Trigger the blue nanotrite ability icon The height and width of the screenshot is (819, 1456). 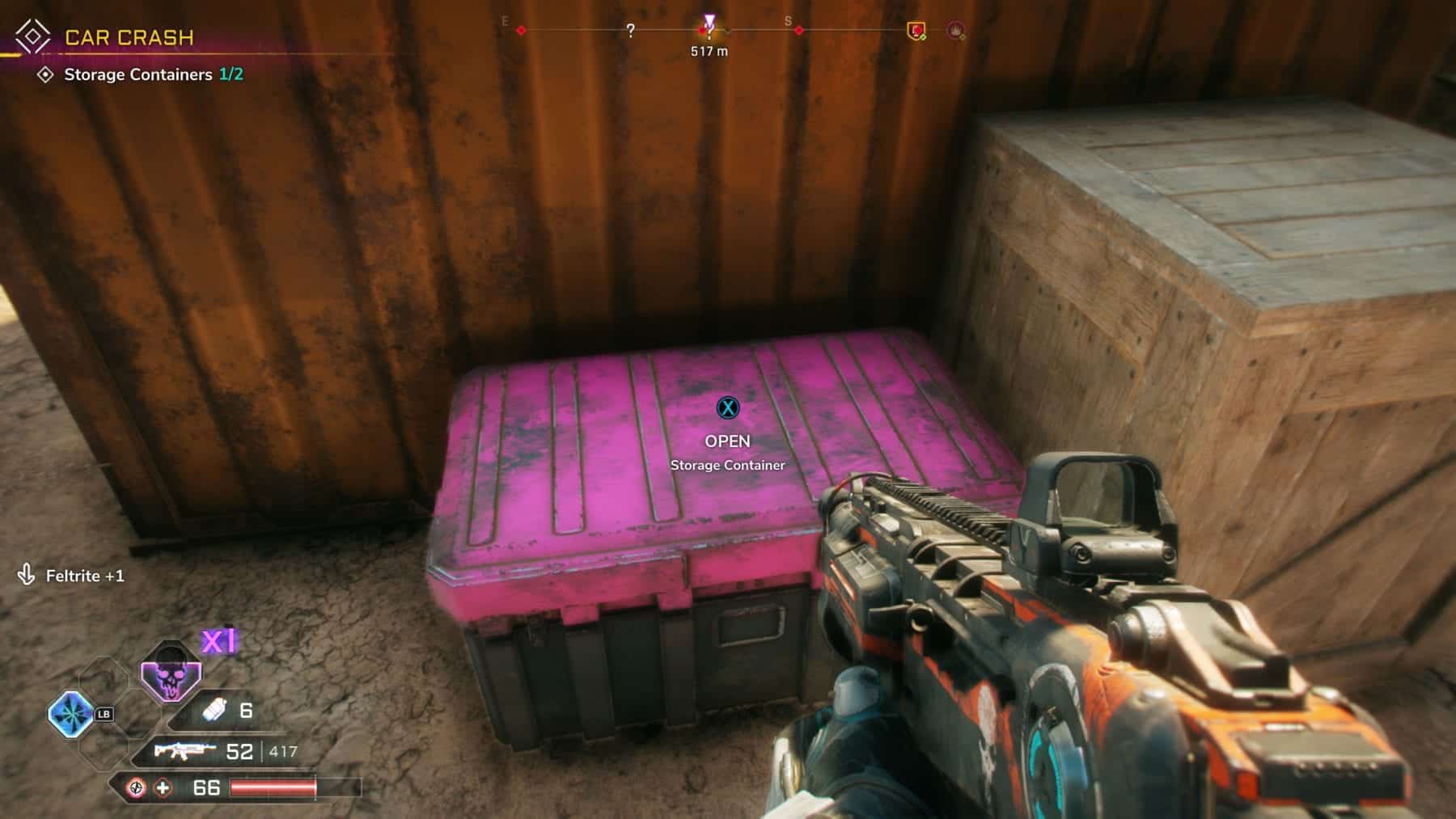[71, 715]
